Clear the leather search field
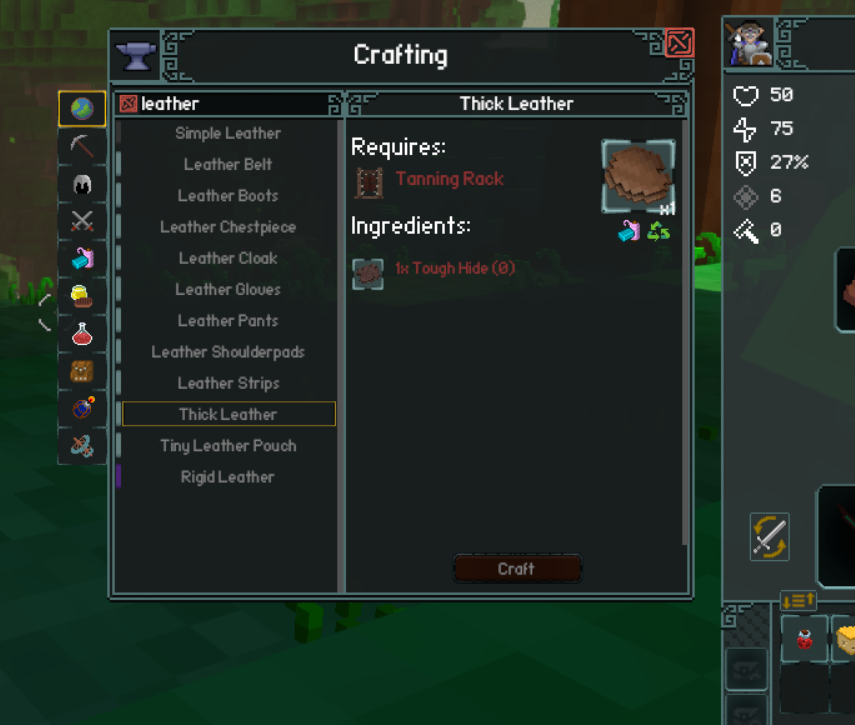 tap(128, 104)
